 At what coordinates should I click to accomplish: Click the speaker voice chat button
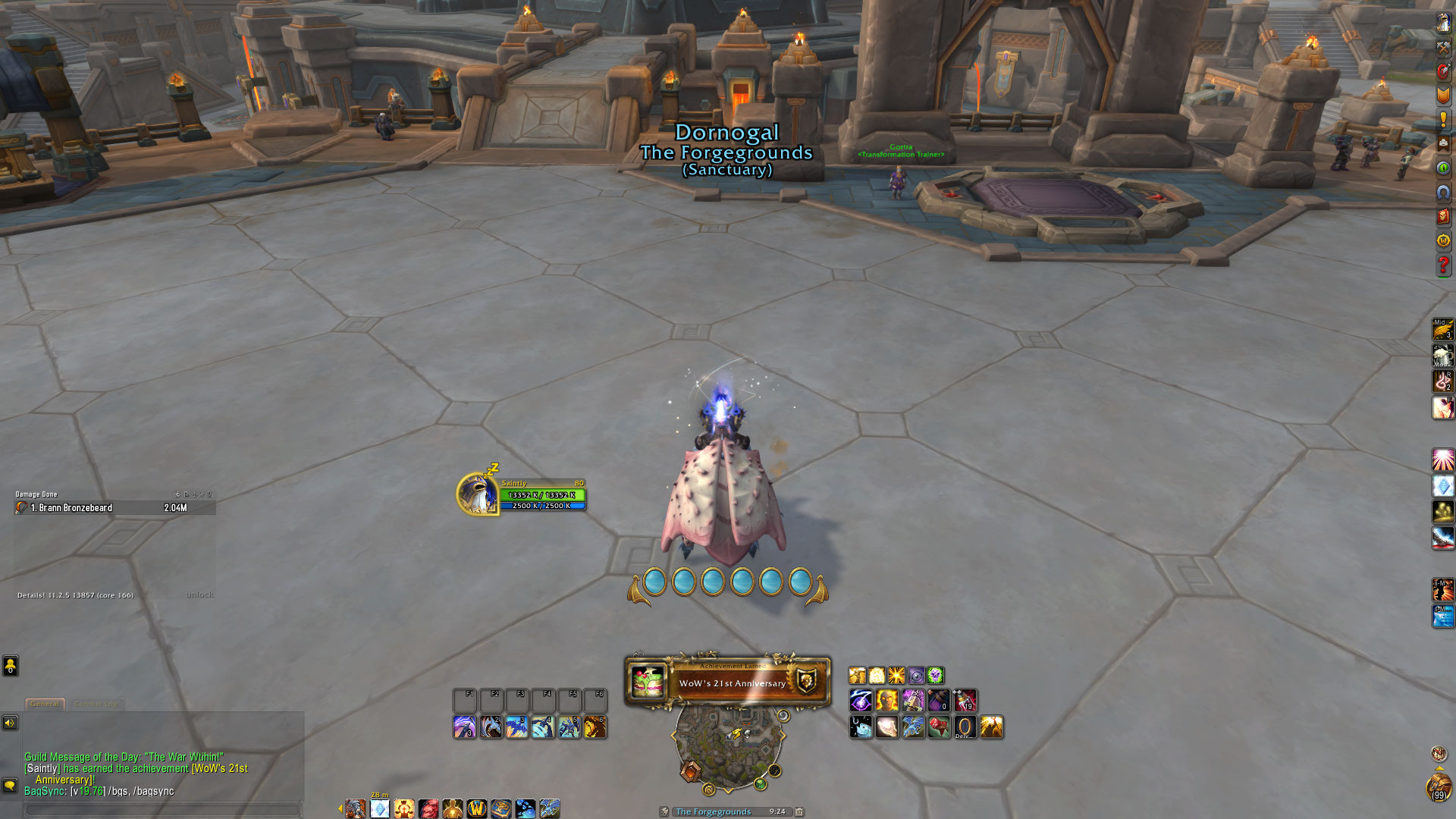[10, 723]
